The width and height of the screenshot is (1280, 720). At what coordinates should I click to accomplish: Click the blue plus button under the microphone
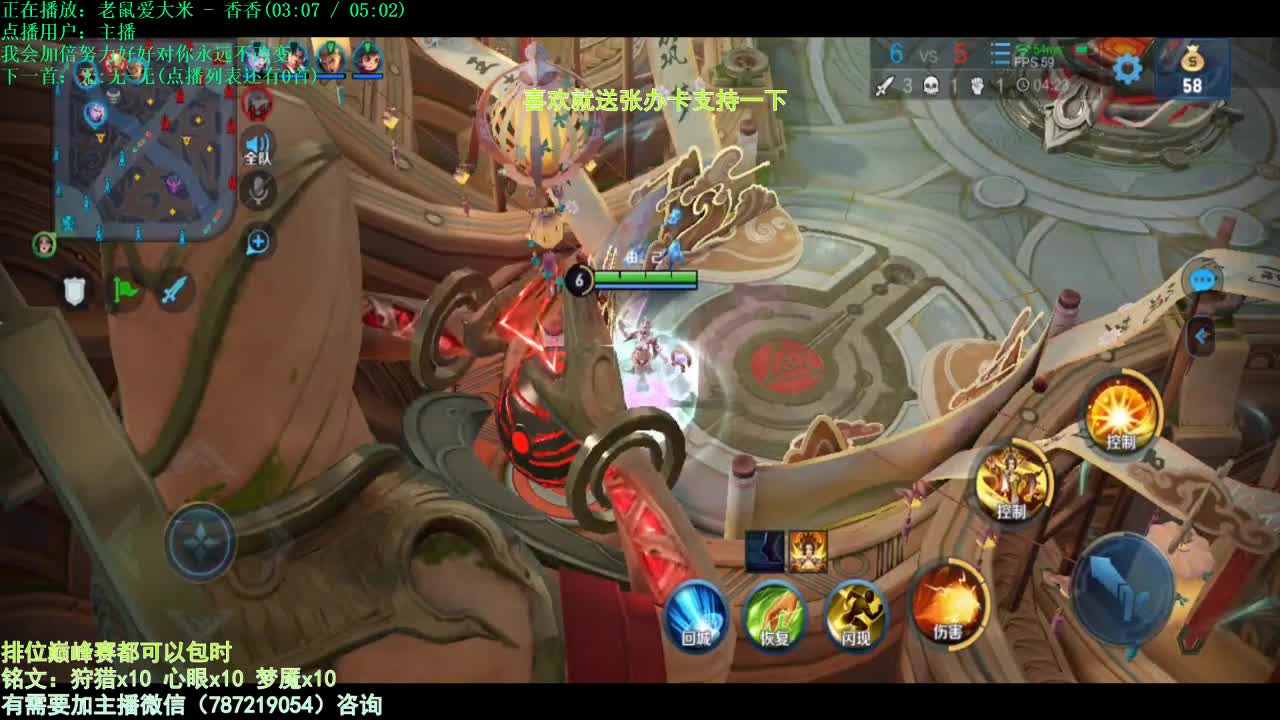pyautogui.click(x=258, y=241)
